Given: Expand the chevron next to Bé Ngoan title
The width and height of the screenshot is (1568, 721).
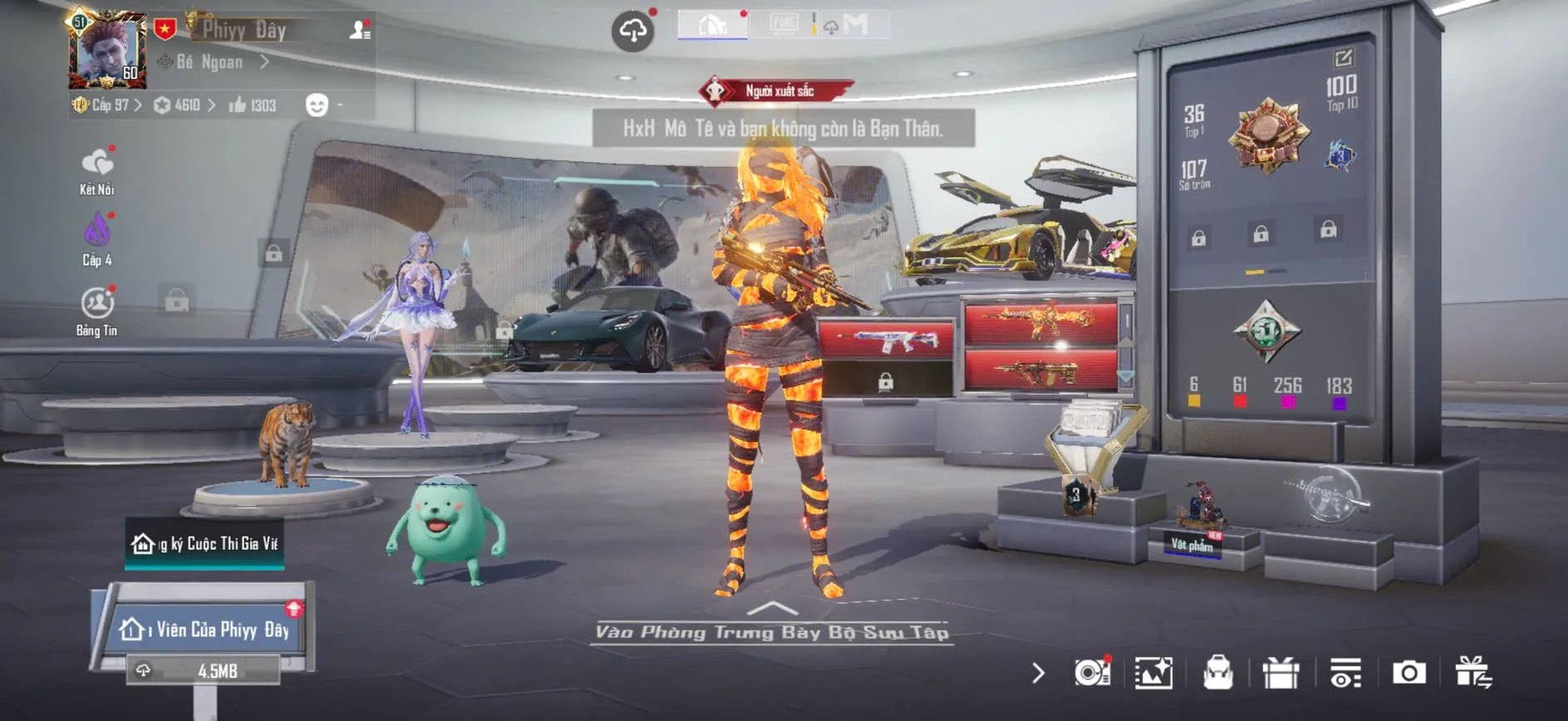Looking at the screenshot, I should [x=264, y=60].
